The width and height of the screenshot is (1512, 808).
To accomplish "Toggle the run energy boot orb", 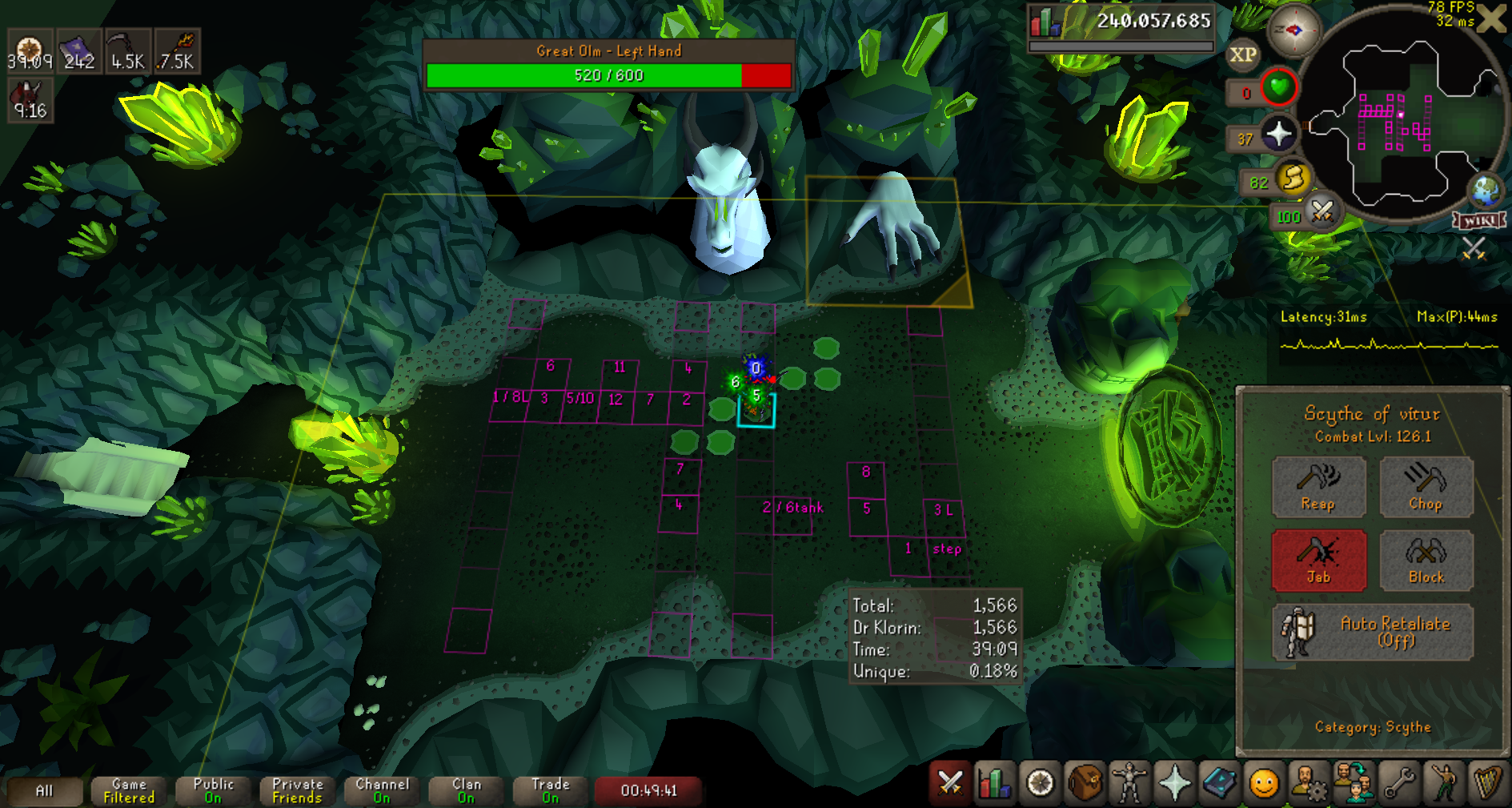I will [x=1293, y=178].
